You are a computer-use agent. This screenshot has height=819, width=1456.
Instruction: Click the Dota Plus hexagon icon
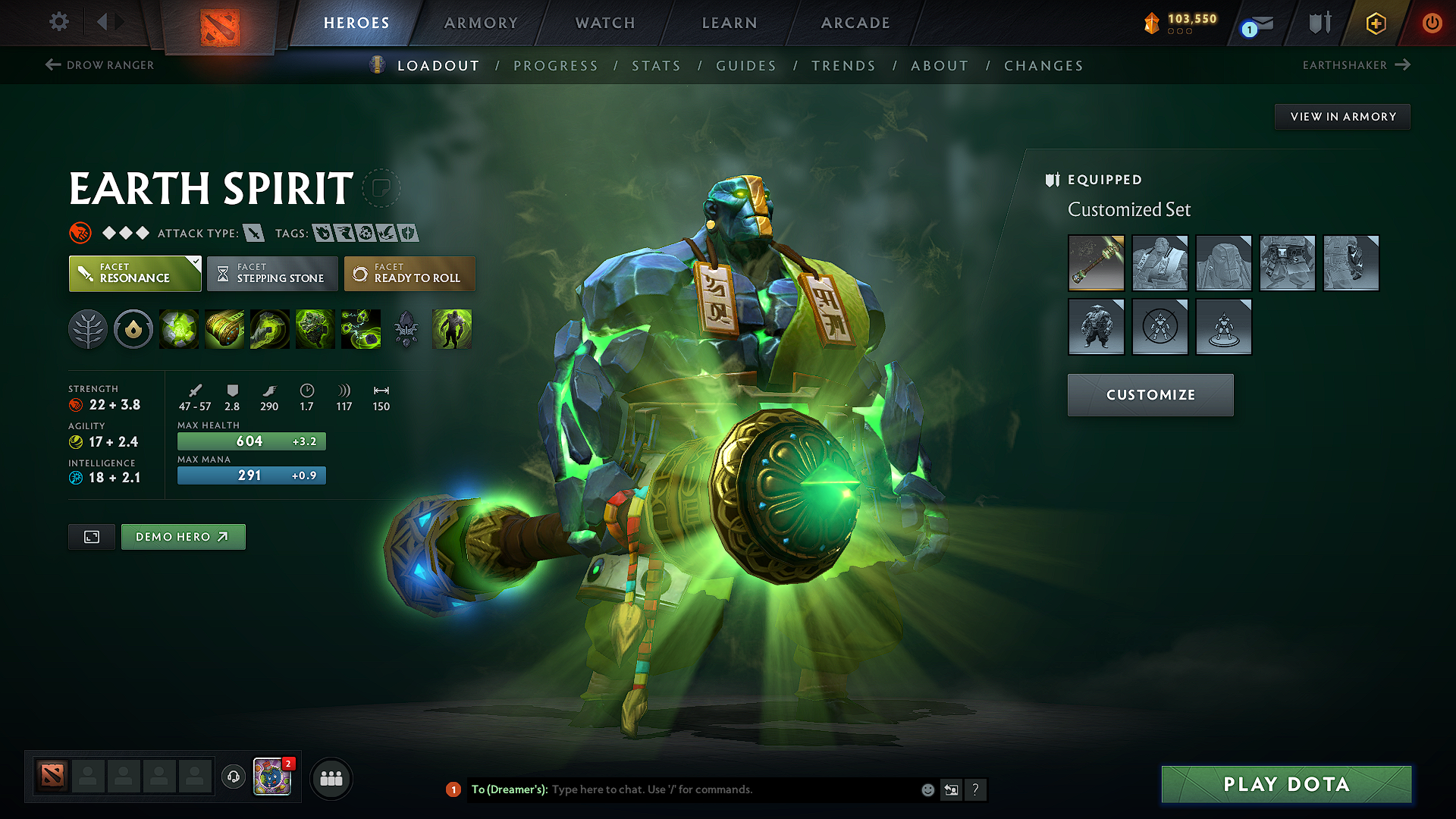tap(1375, 23)
